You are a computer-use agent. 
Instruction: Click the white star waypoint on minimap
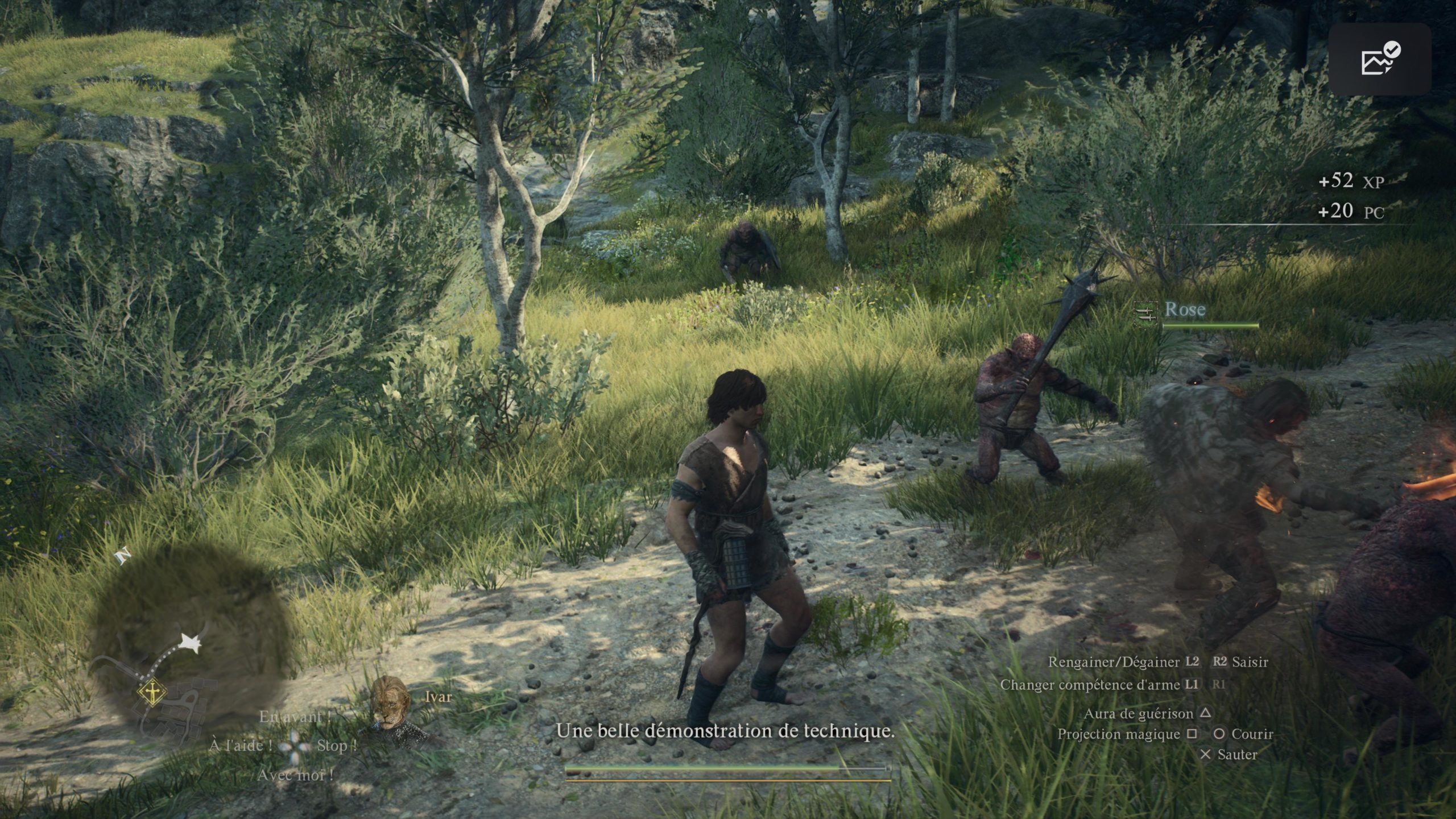point(191,644)
